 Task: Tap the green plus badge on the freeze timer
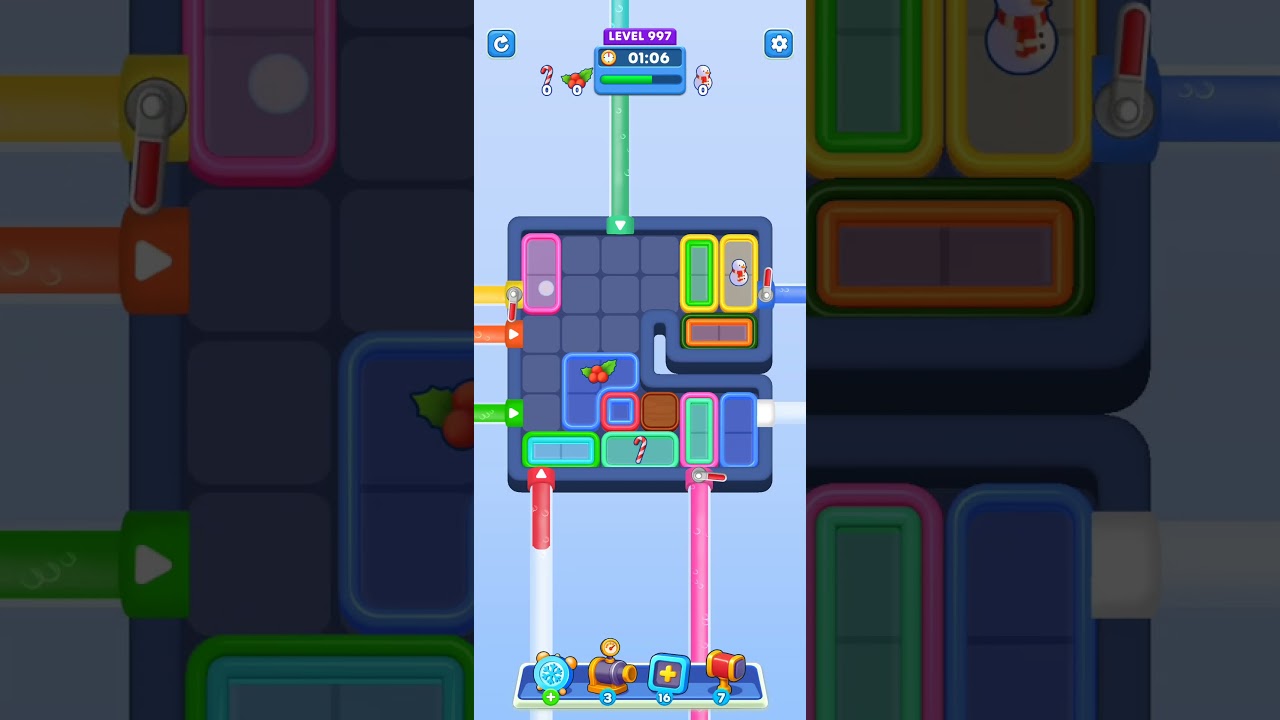(549, 697)
